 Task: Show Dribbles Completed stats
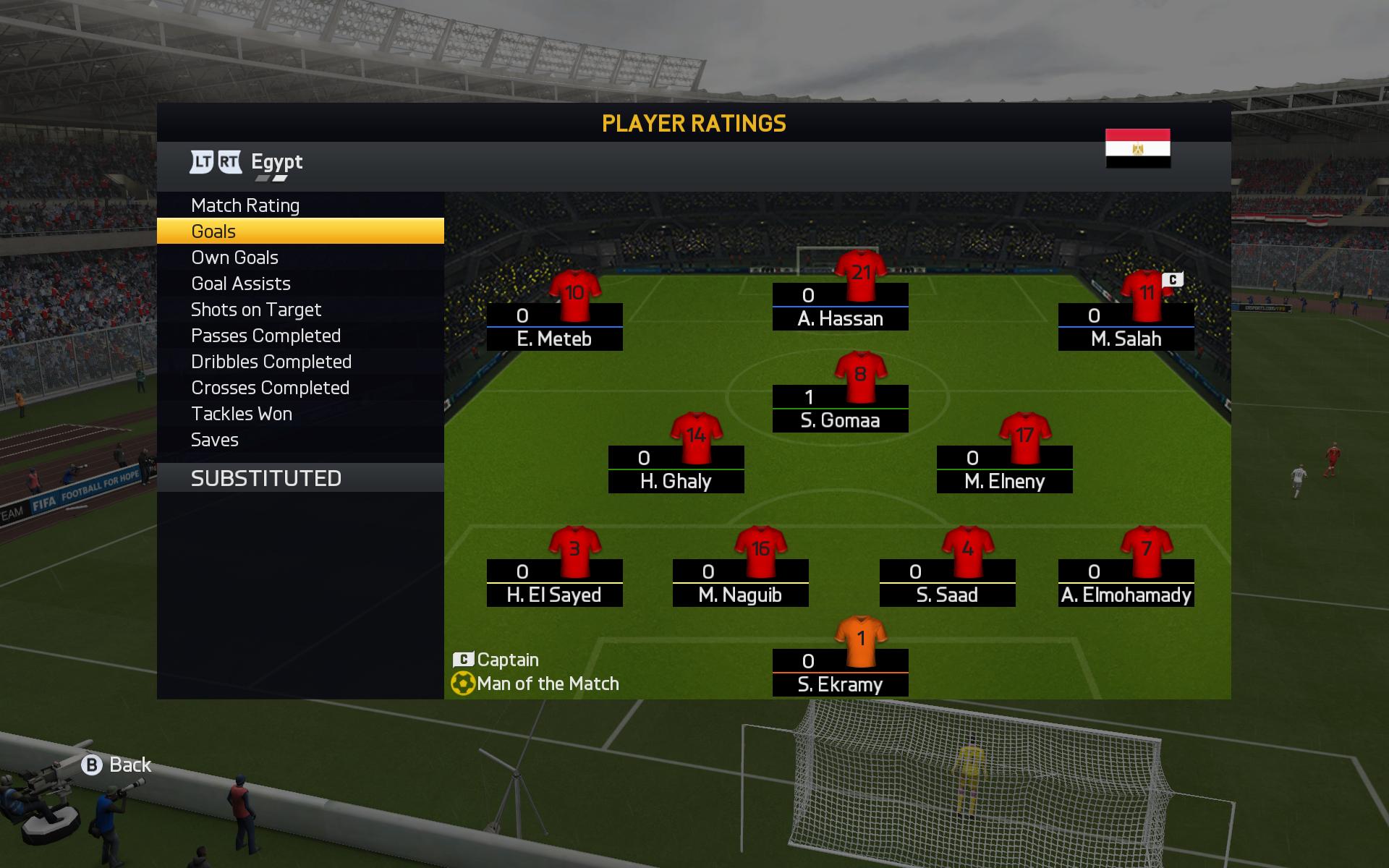271,362
